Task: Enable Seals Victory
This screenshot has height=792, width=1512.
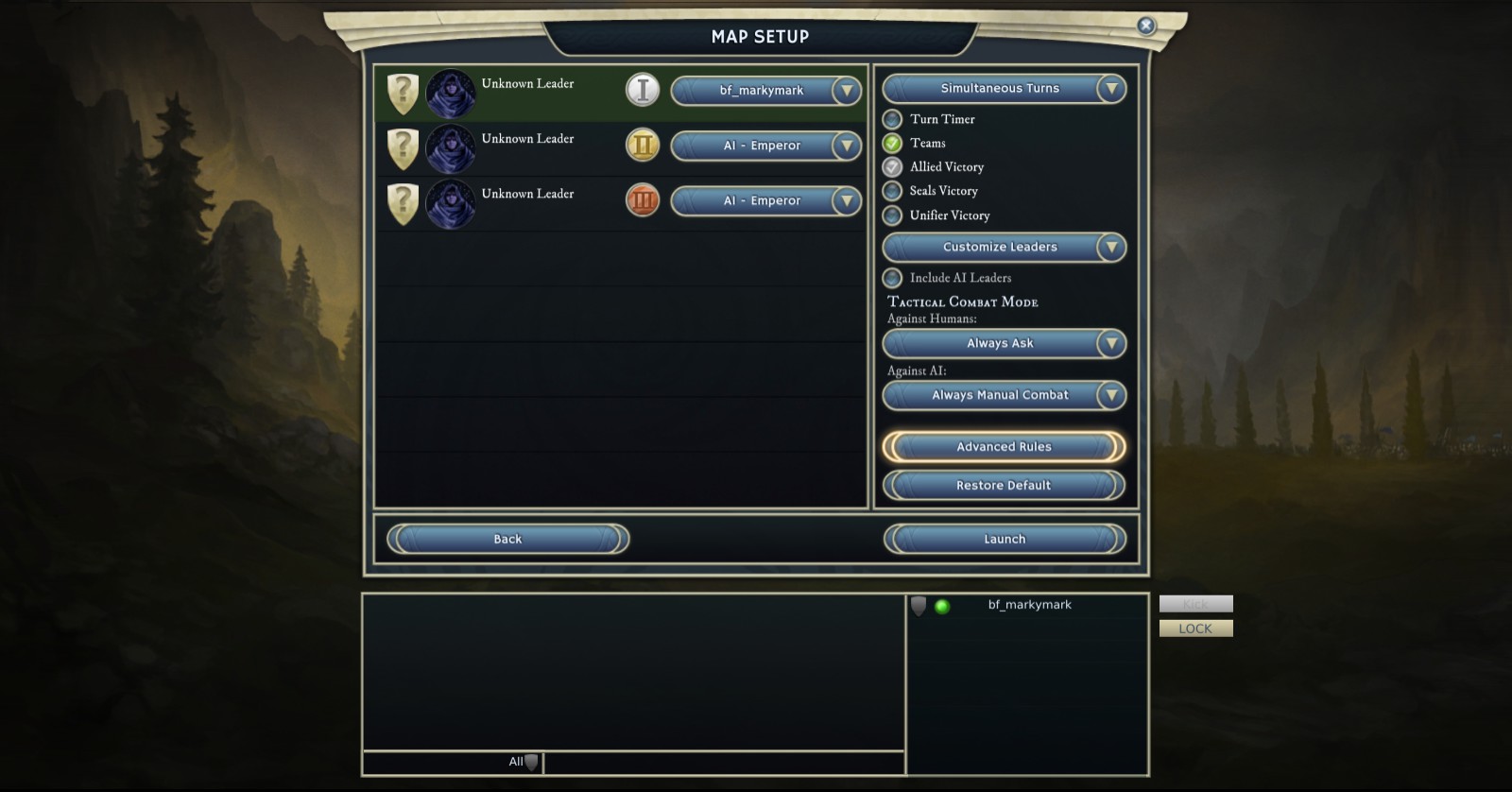Action: [892, 191]
